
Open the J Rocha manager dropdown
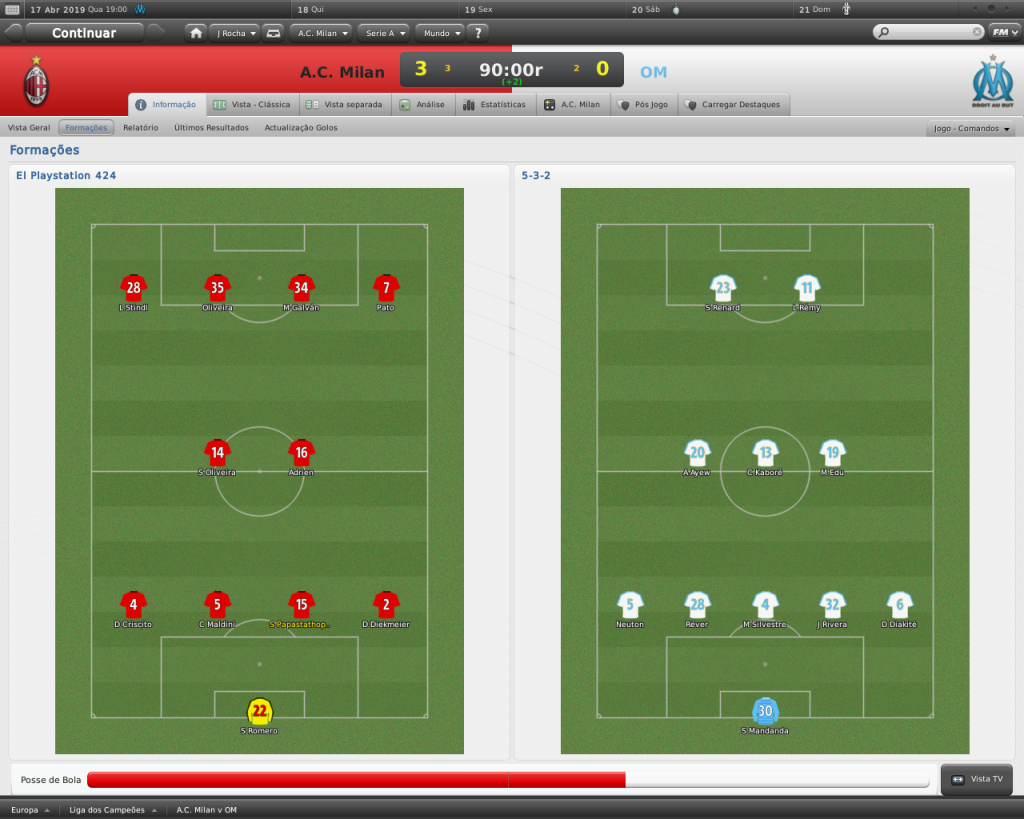click(x=235, y=33)
